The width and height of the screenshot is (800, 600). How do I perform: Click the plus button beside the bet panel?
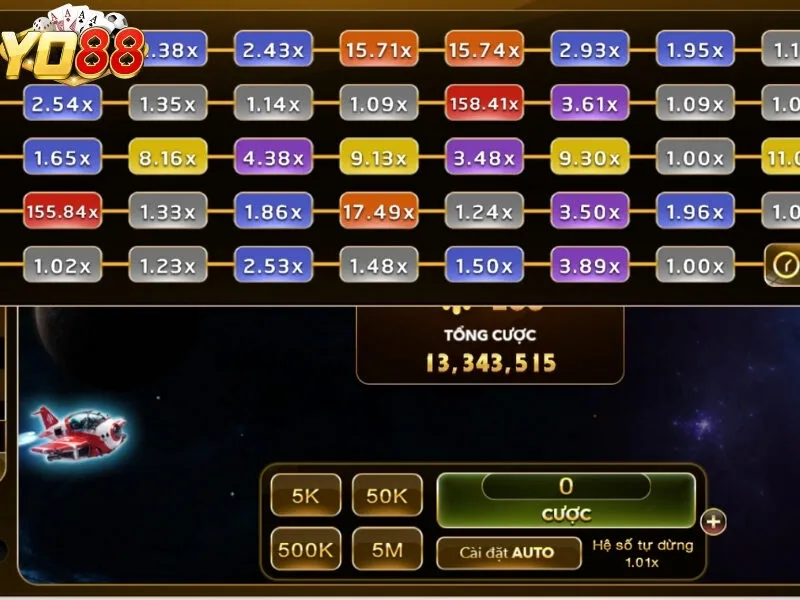[x=714, y=522]
